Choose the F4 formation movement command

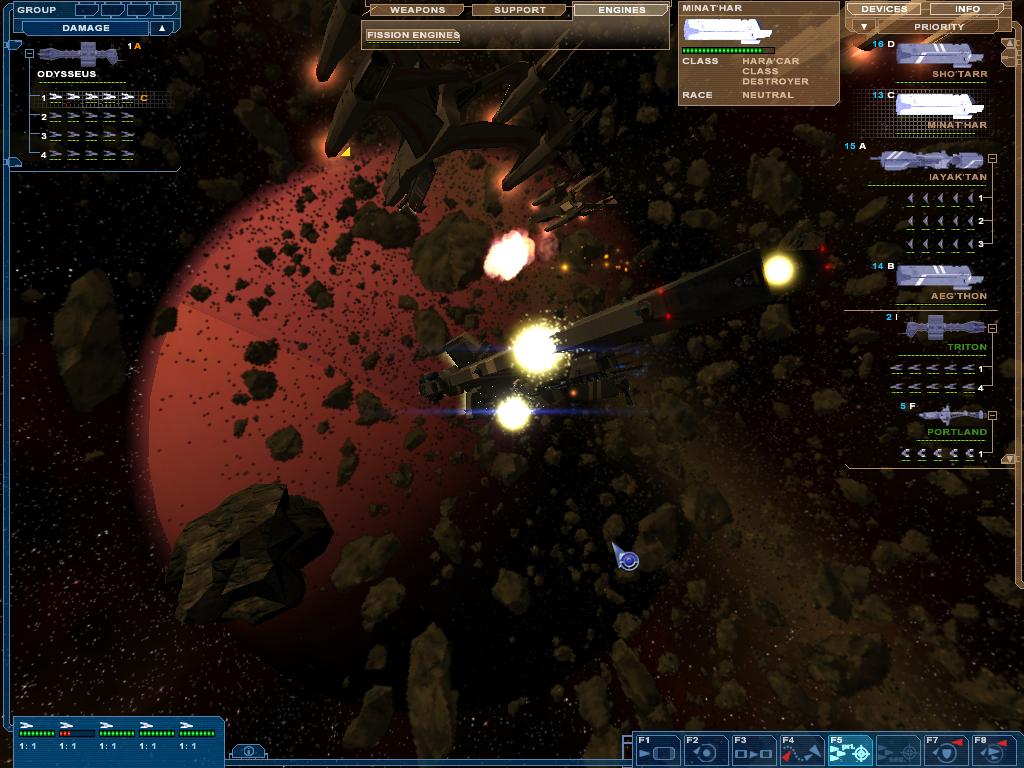point(801,750)
